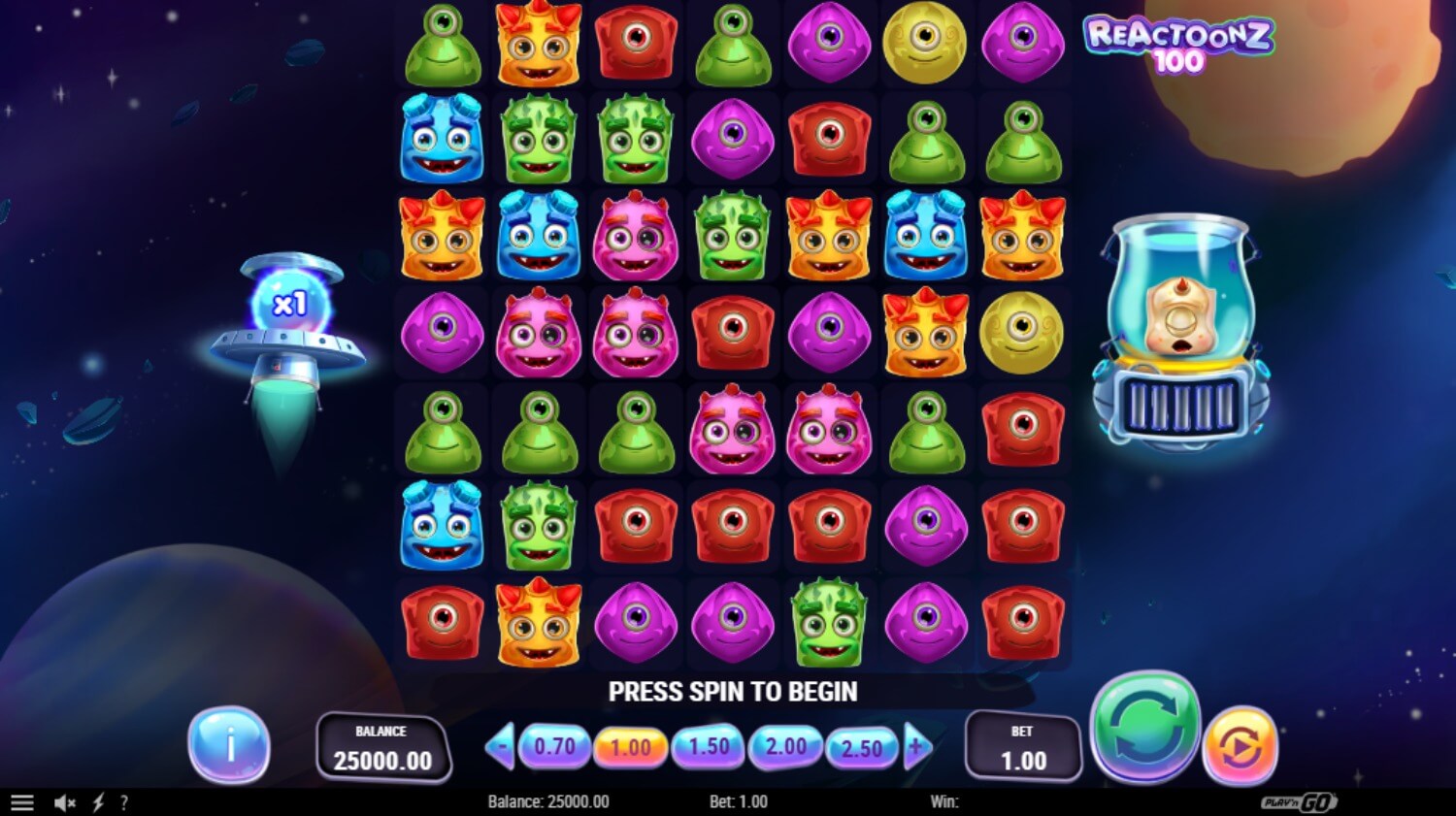The width and height of the screenshot is (1456, 816).
Task: Click the green Spin button
Action: pos(1145,727)
